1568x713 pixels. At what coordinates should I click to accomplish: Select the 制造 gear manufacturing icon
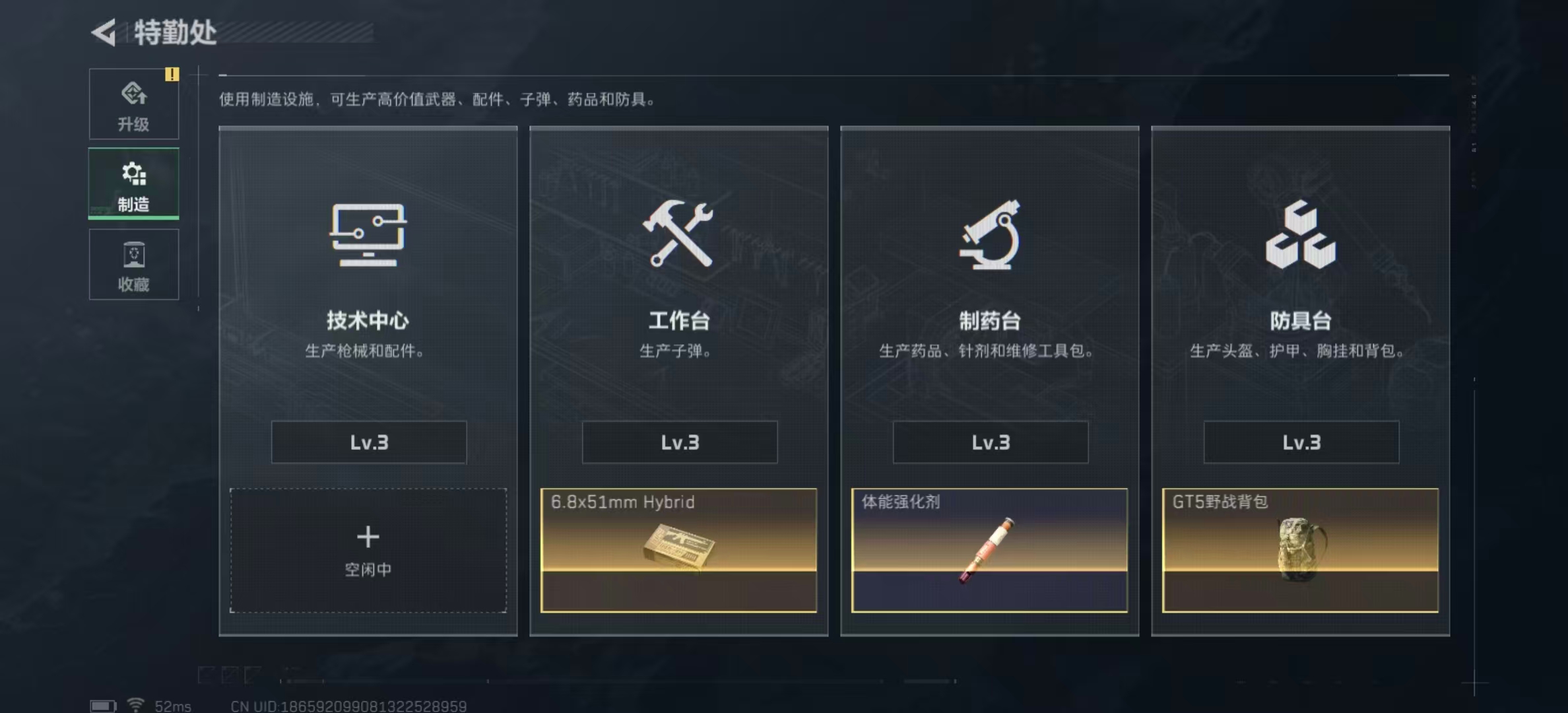(x=133, y=173)
